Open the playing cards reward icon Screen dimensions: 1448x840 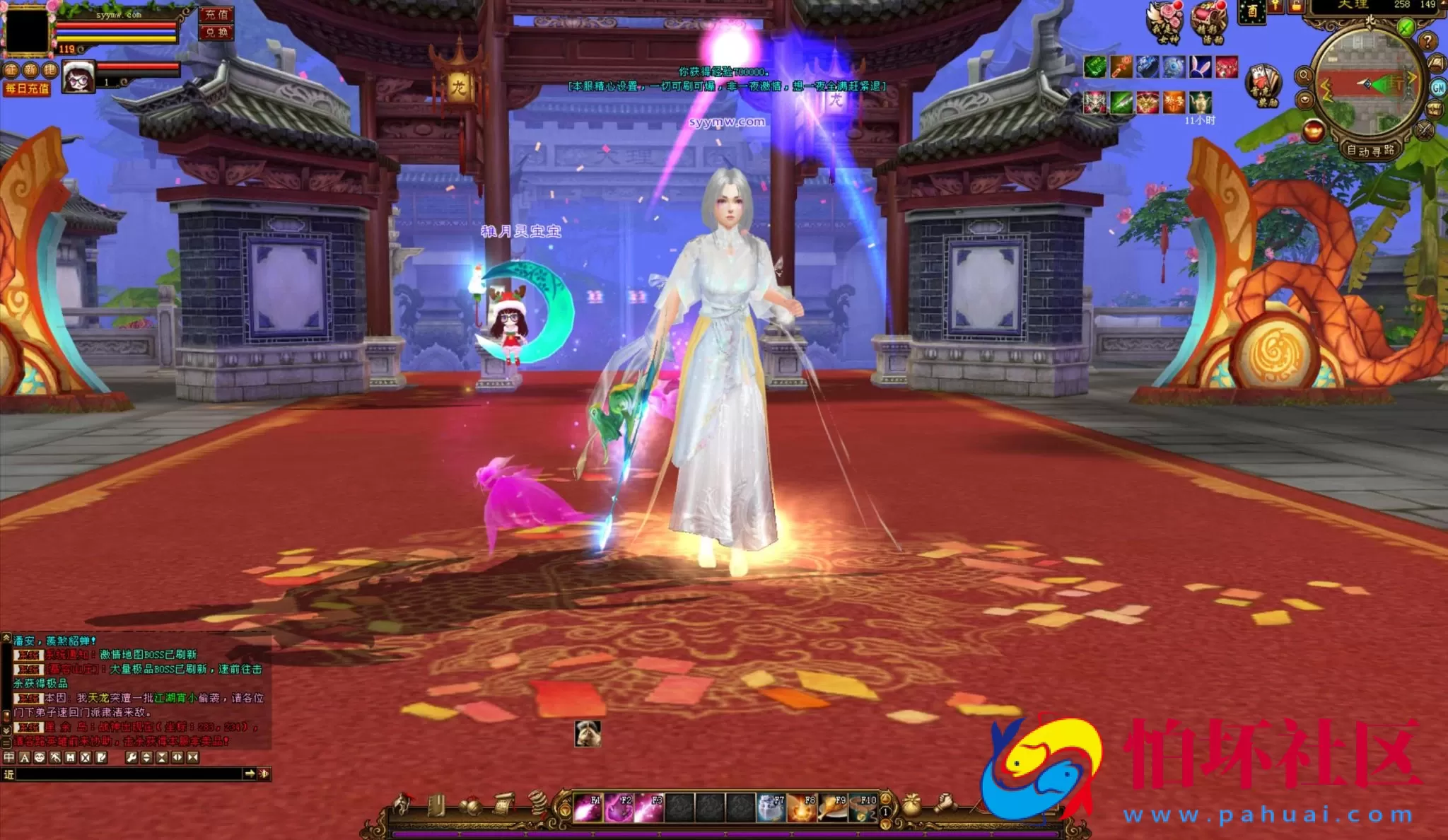1263,83
